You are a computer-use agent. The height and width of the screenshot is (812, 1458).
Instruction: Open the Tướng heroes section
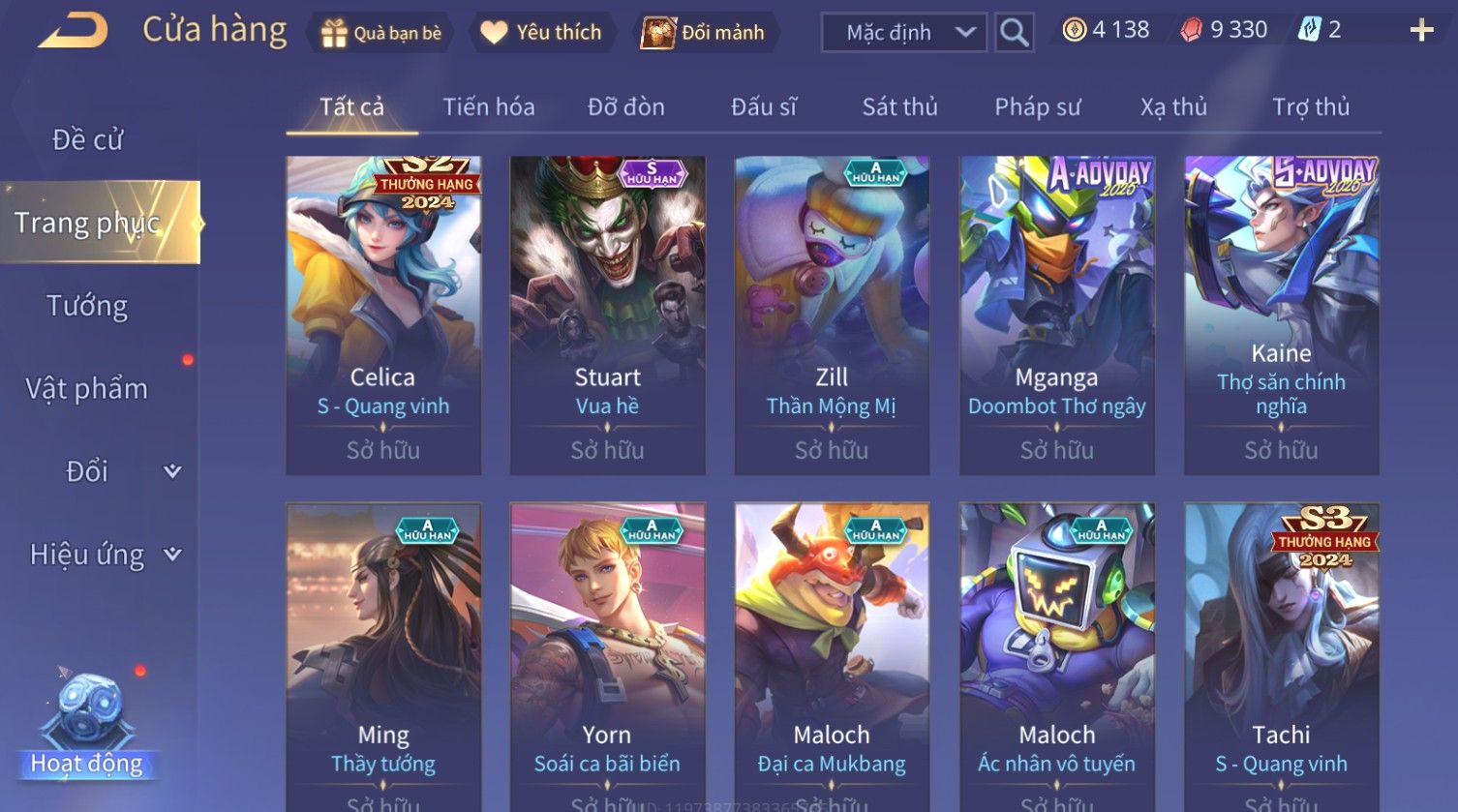click(x=87, y=306)
